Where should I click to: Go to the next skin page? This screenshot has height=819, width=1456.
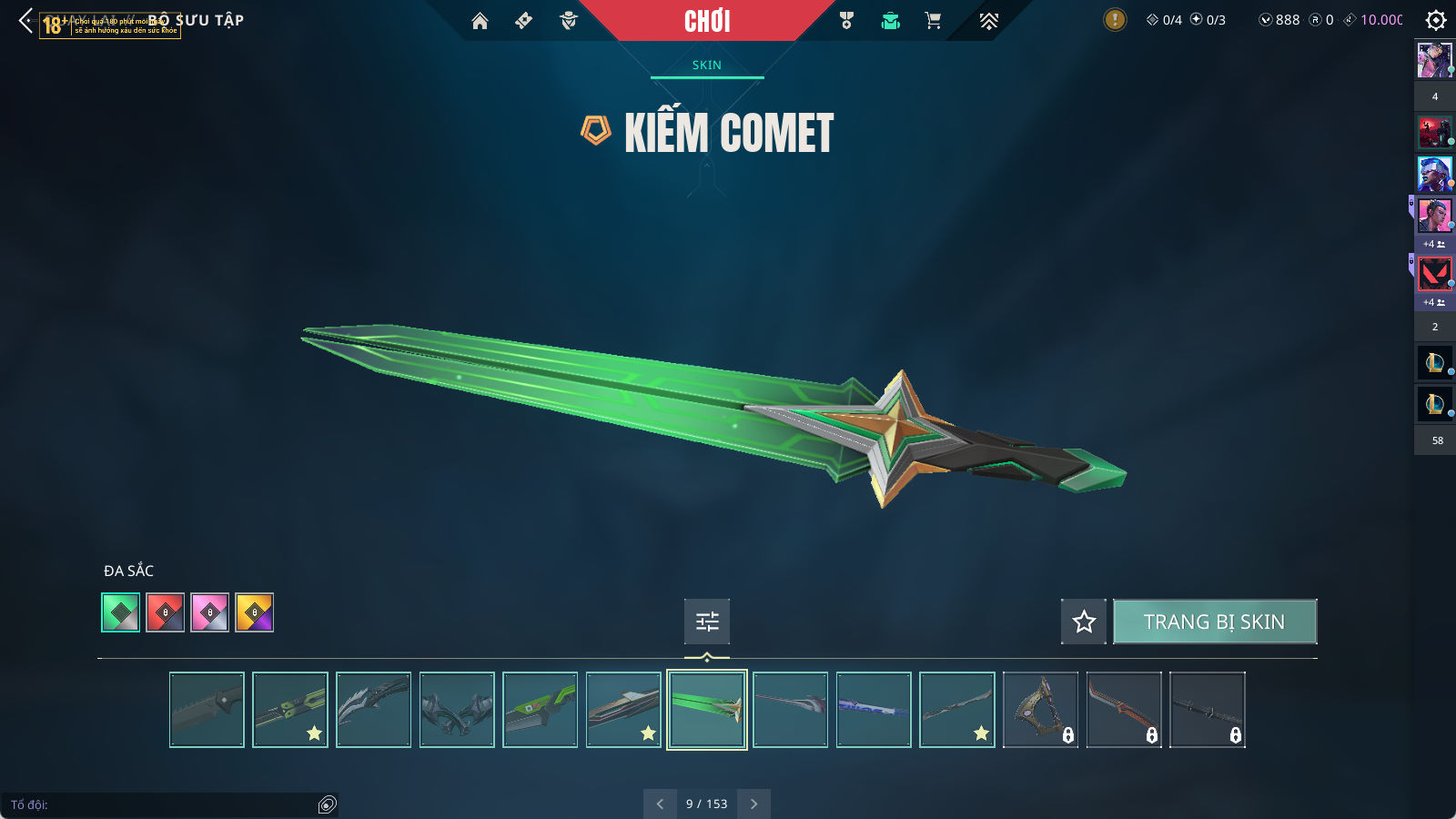tap(753, 804)
